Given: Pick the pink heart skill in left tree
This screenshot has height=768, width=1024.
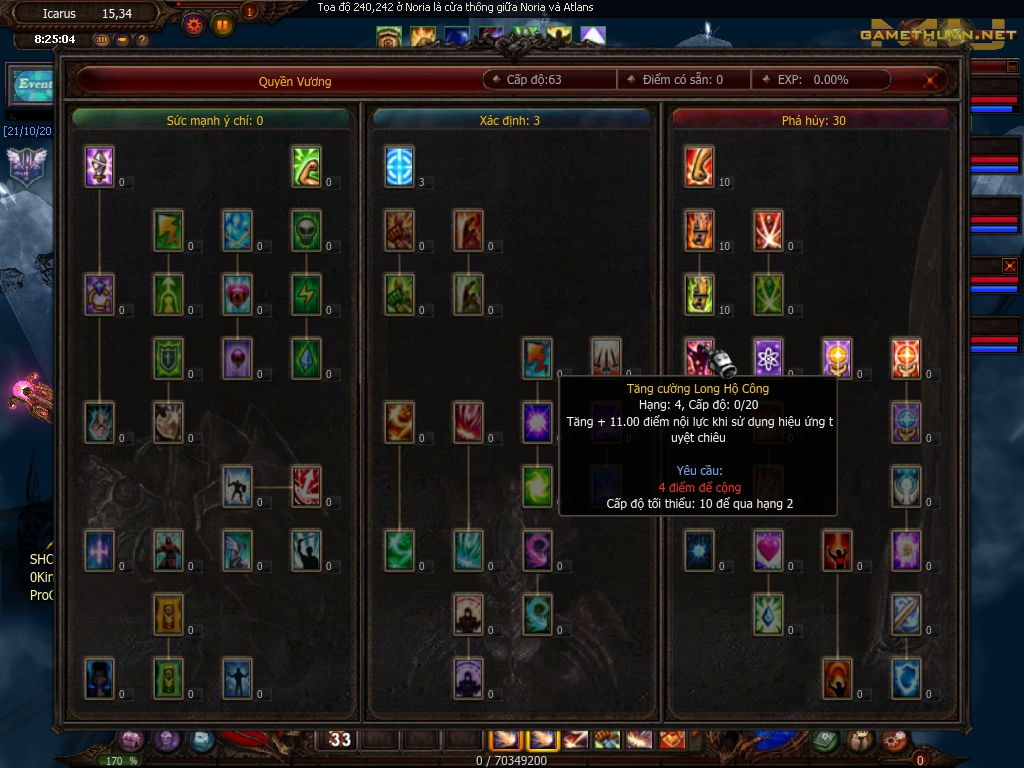Looking at the screenshot, I should [x=237, y=294].
